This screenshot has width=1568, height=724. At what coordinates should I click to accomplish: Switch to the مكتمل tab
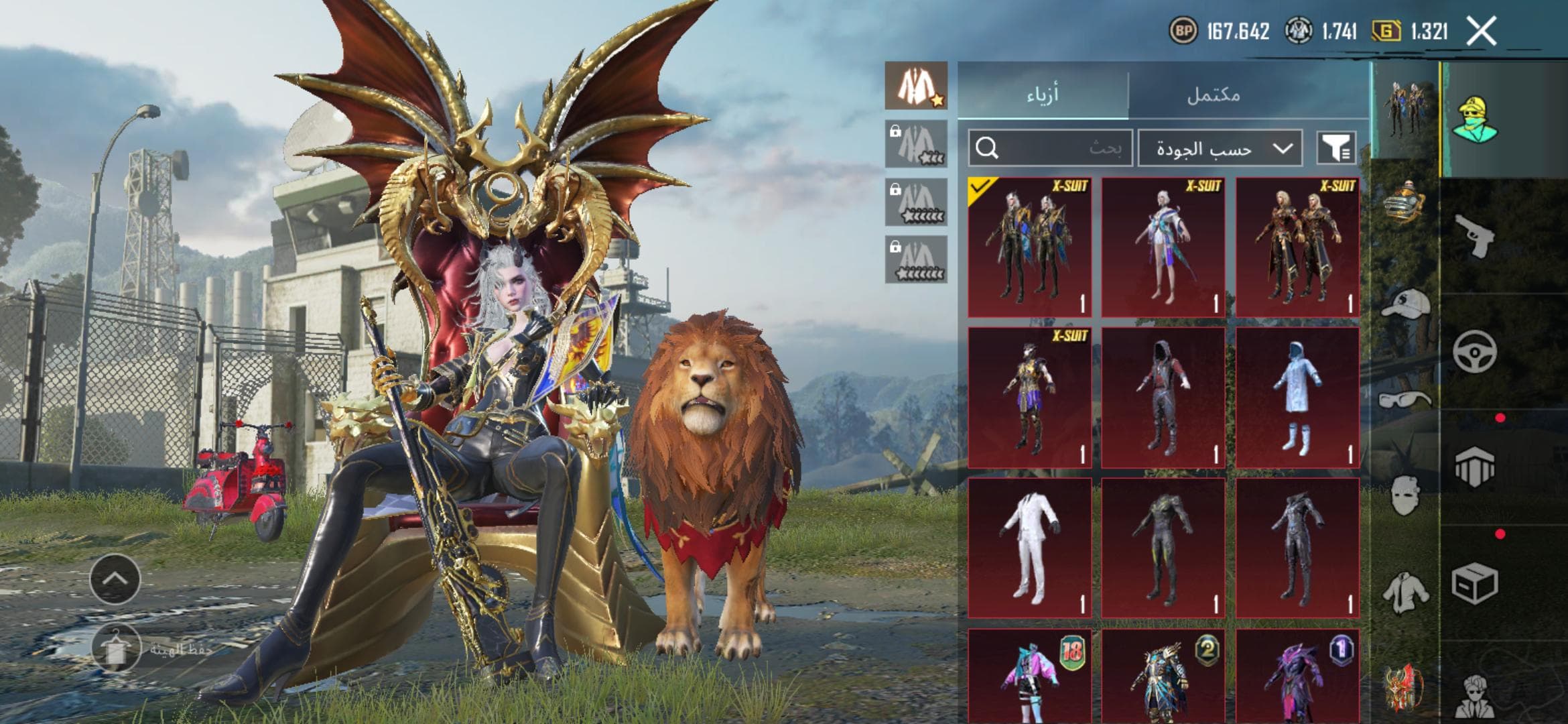(1214, 95)
